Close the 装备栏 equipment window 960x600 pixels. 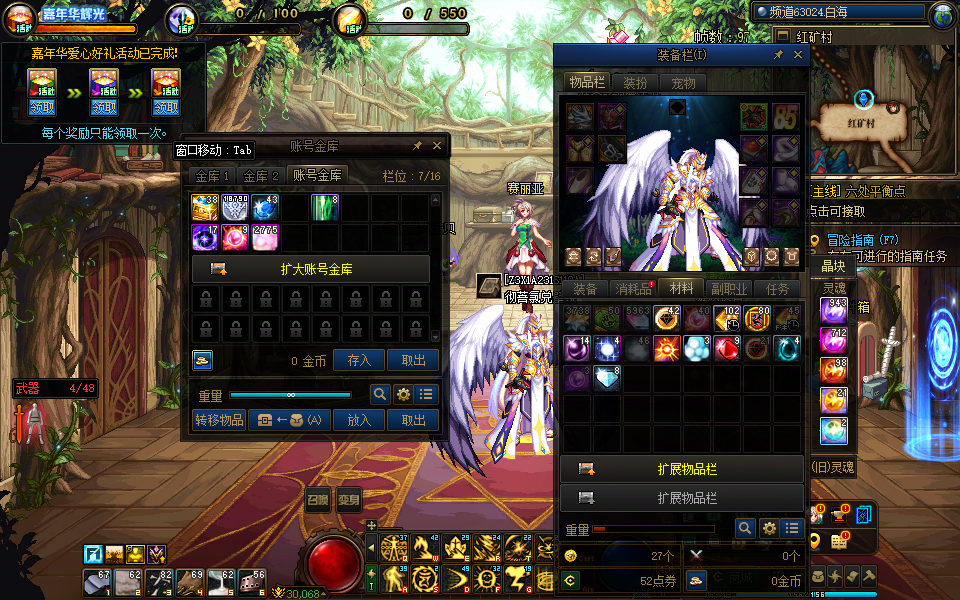798,55
